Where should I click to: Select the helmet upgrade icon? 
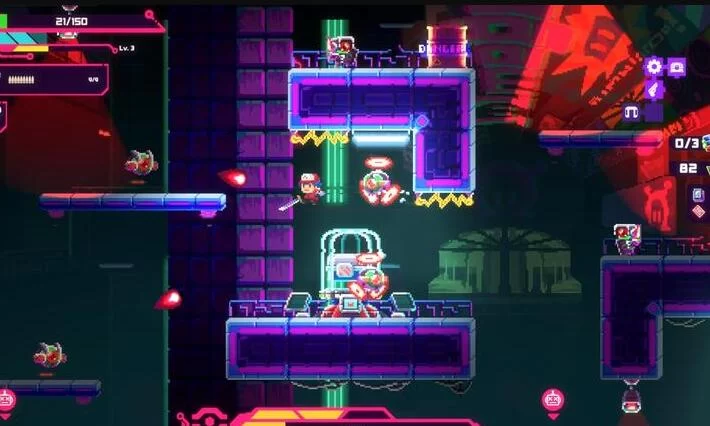tap(677, 67)
